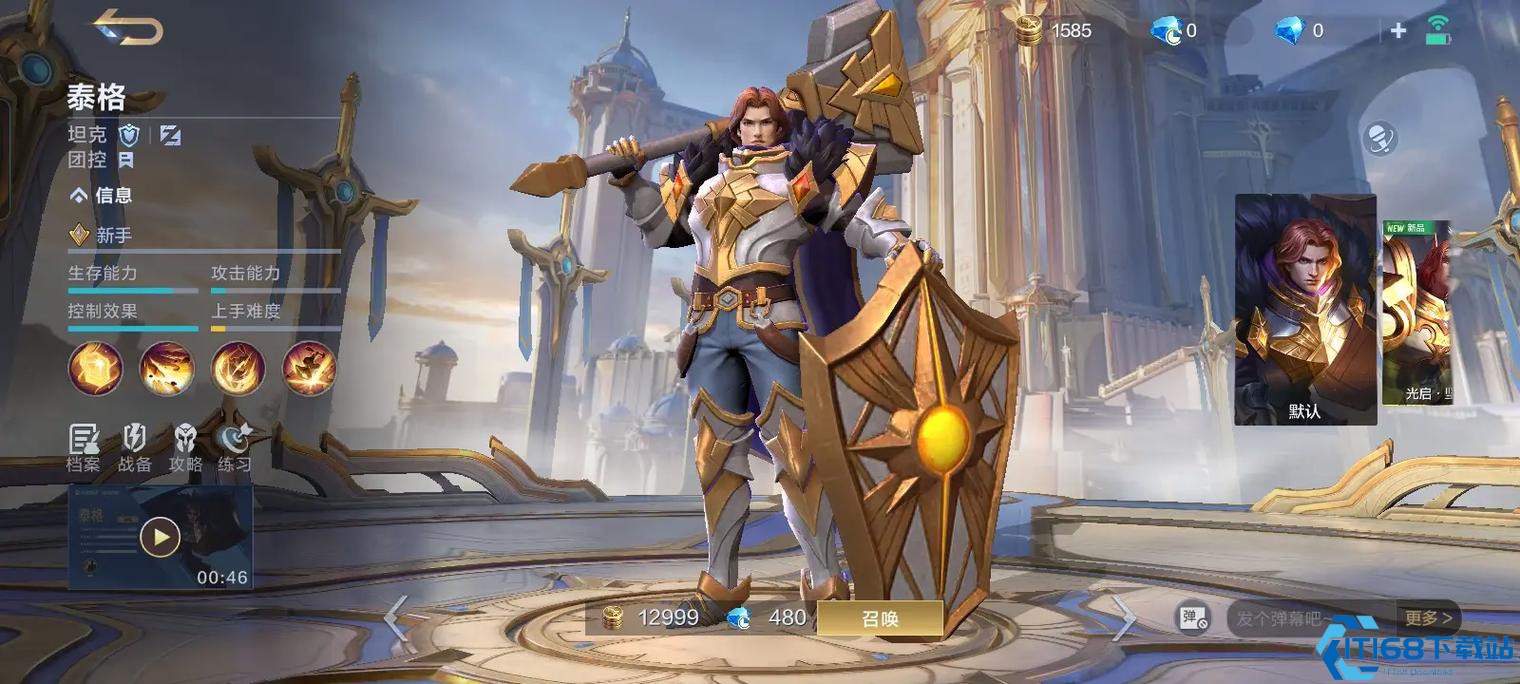The height and width of the screenshot is (684, 1520).
Task: Show the previous hero with left arrow
Action: (396, 618)
